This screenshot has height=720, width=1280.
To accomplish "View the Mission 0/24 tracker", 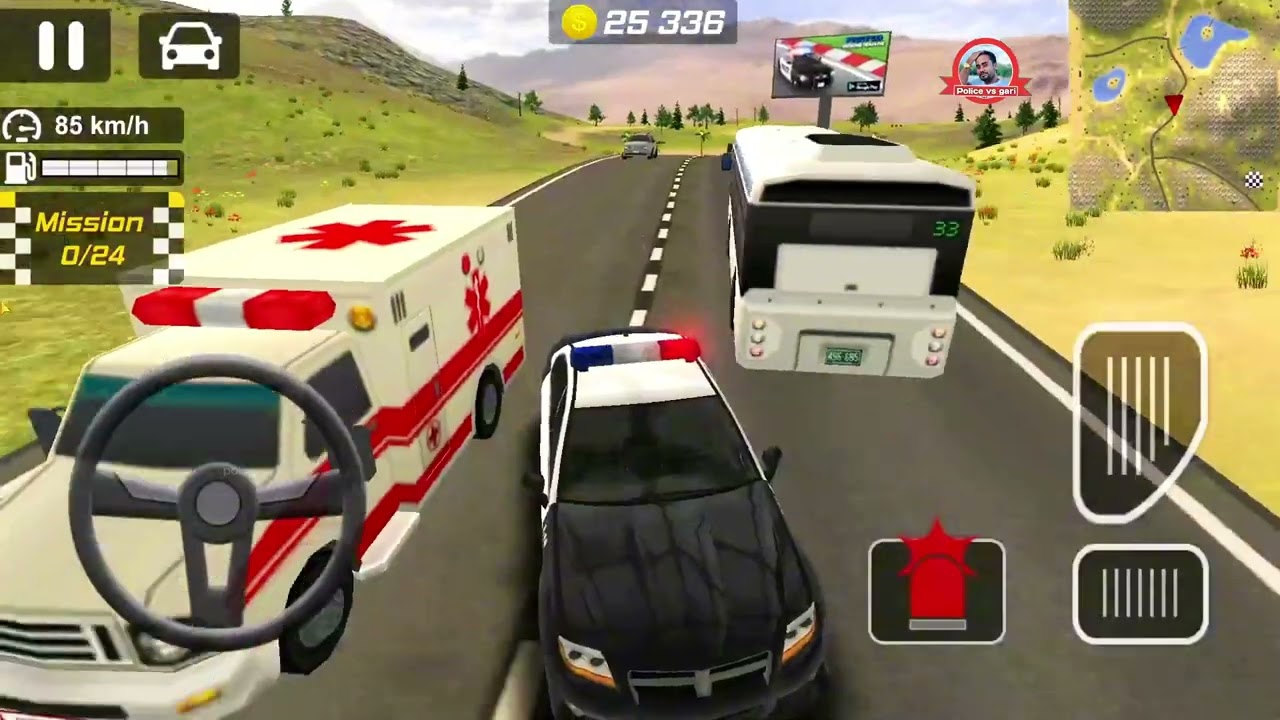I will (92, 238).
